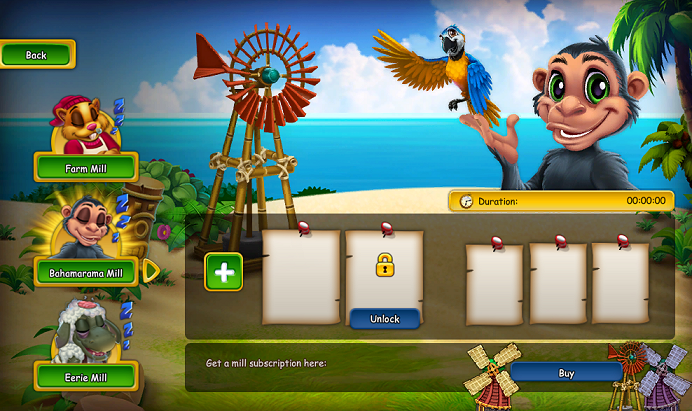
Task: Click the green plus button
Action: [223, 272]
